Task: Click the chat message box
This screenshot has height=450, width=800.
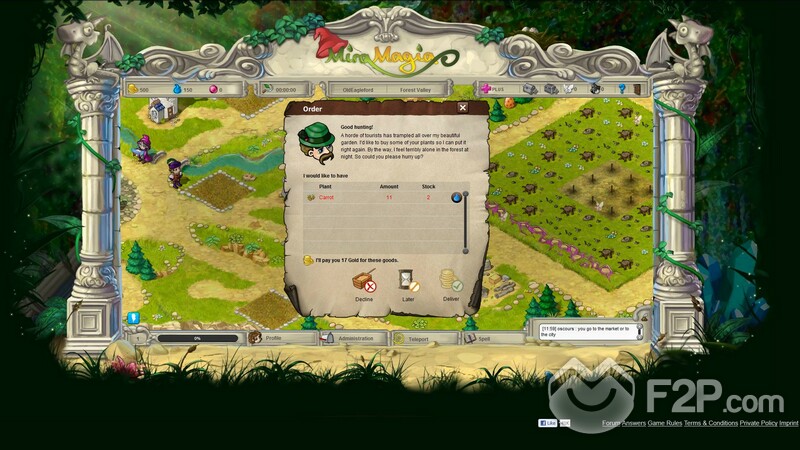Action: pos(585,330)
